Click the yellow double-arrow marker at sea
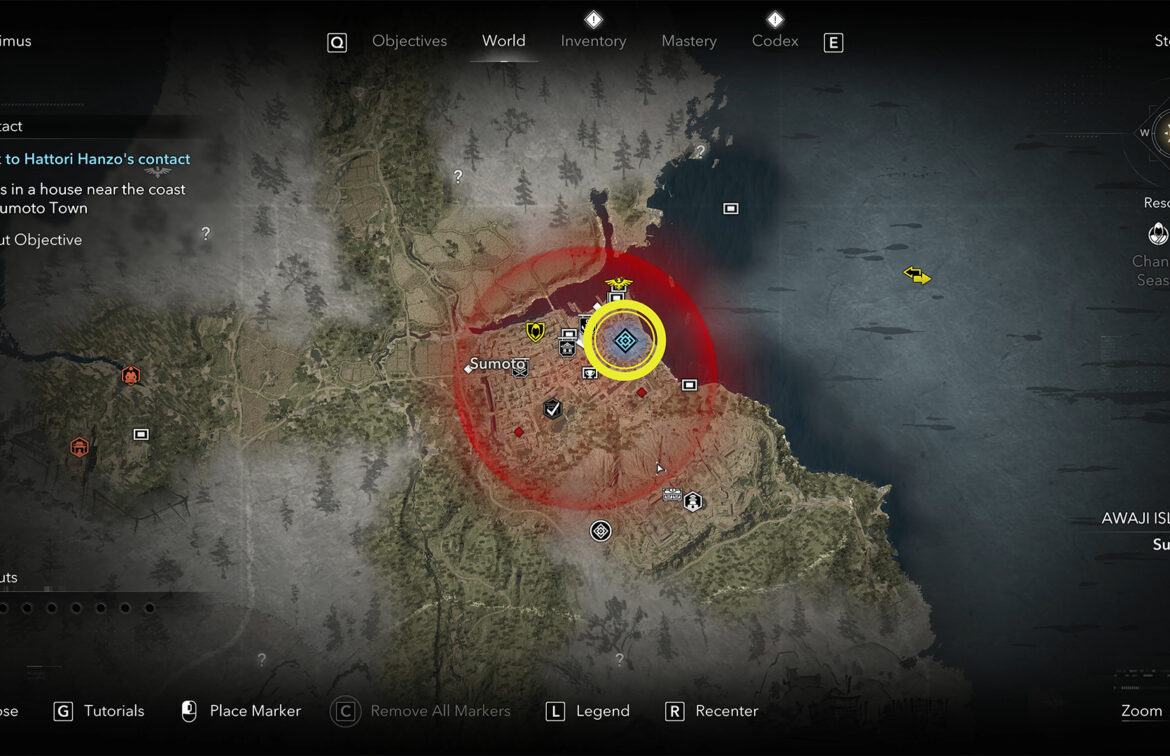This screenshot has width=1170, height=756. (917, 275)
